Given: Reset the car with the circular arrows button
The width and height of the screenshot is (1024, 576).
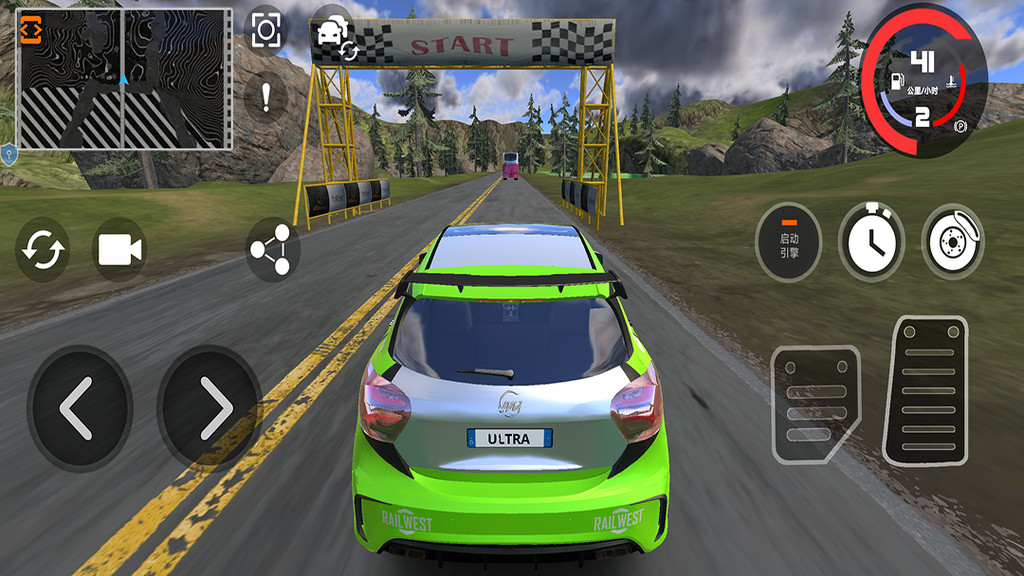Looking at the screenshot, I should 43,250.
